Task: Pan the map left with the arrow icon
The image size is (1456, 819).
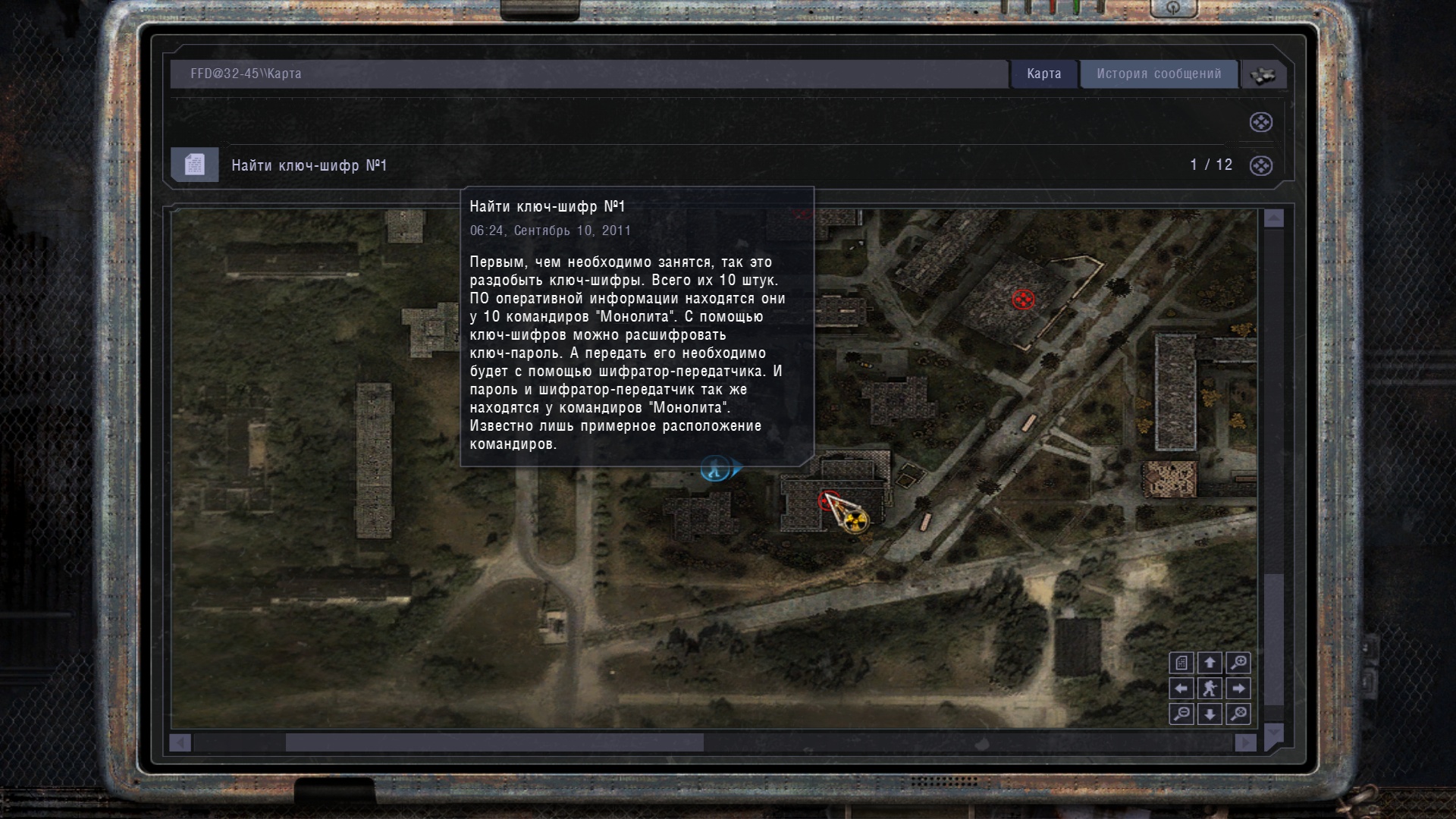Action: tap(1181, 689)
